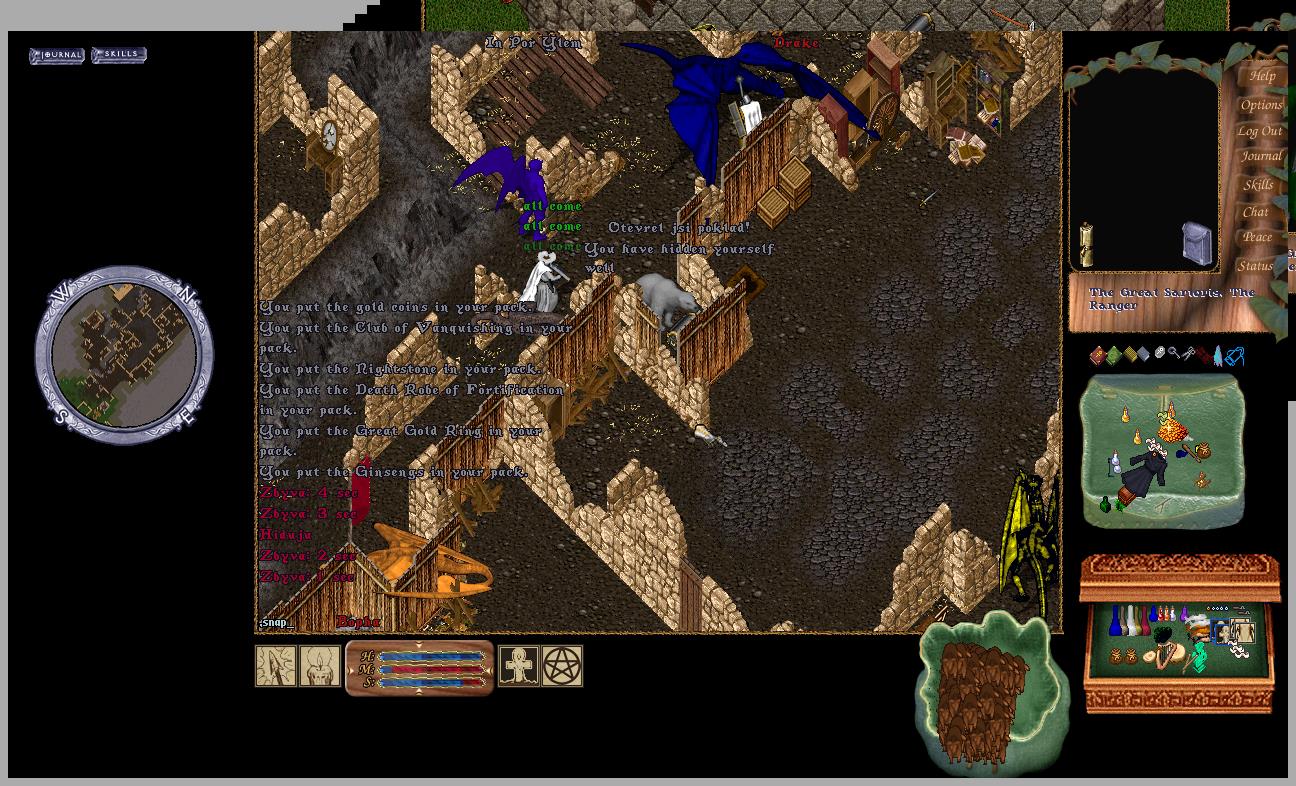Show the character Status window
This screenshot has height=786, width=1296.
click(x=1255, y=266)
